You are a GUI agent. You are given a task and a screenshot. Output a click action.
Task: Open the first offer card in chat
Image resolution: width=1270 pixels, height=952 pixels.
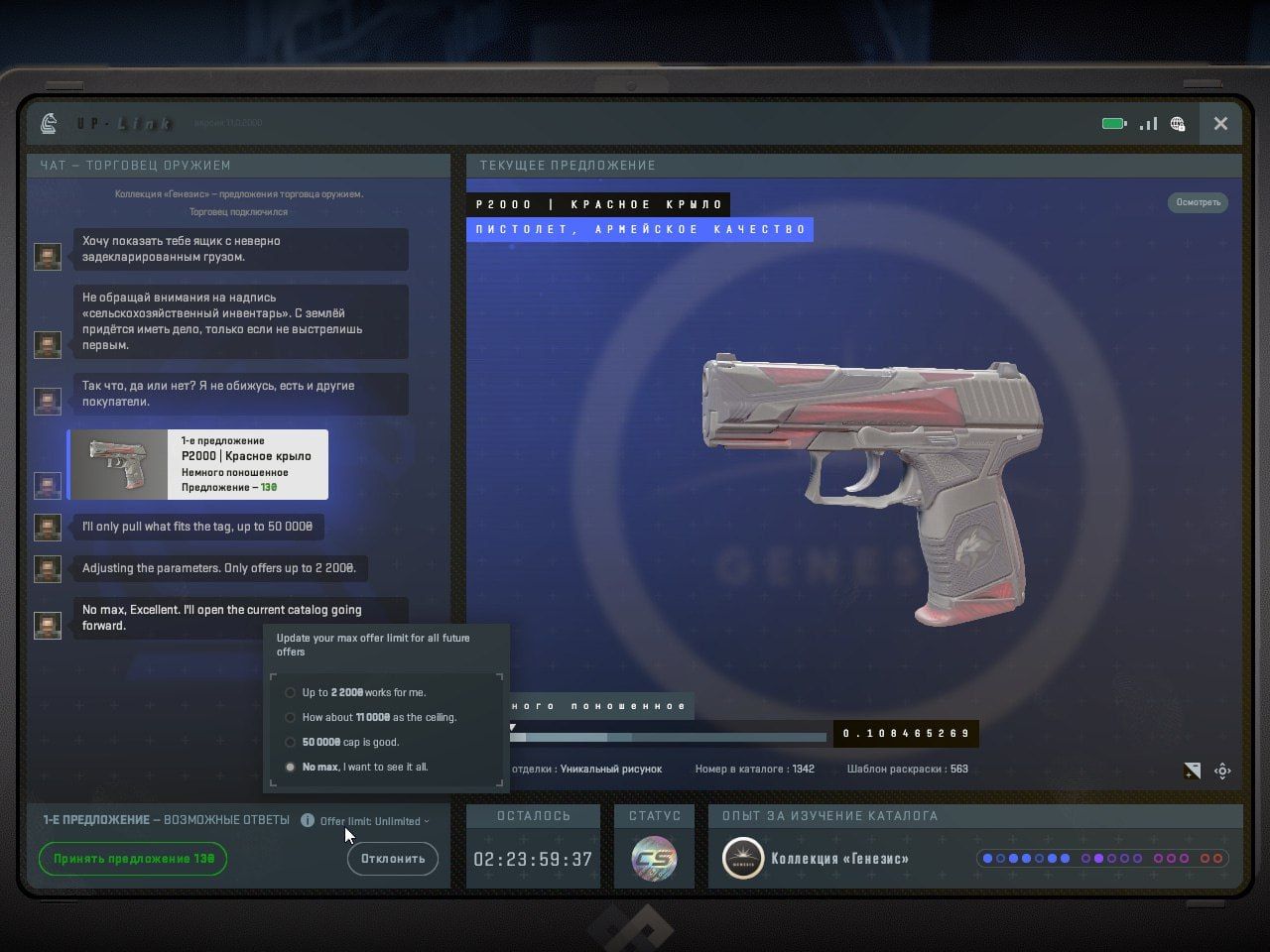point(197,464)
